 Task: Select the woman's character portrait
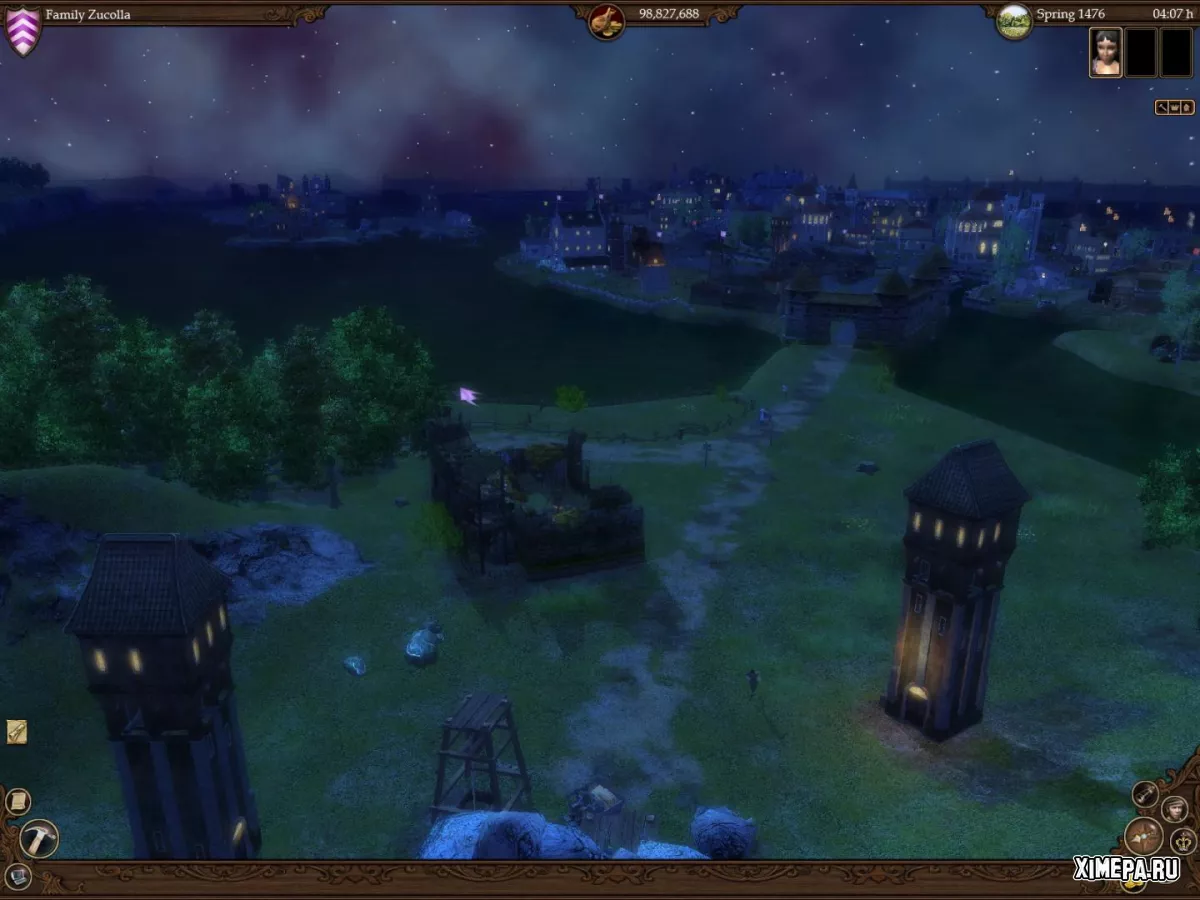point(1105,52)
